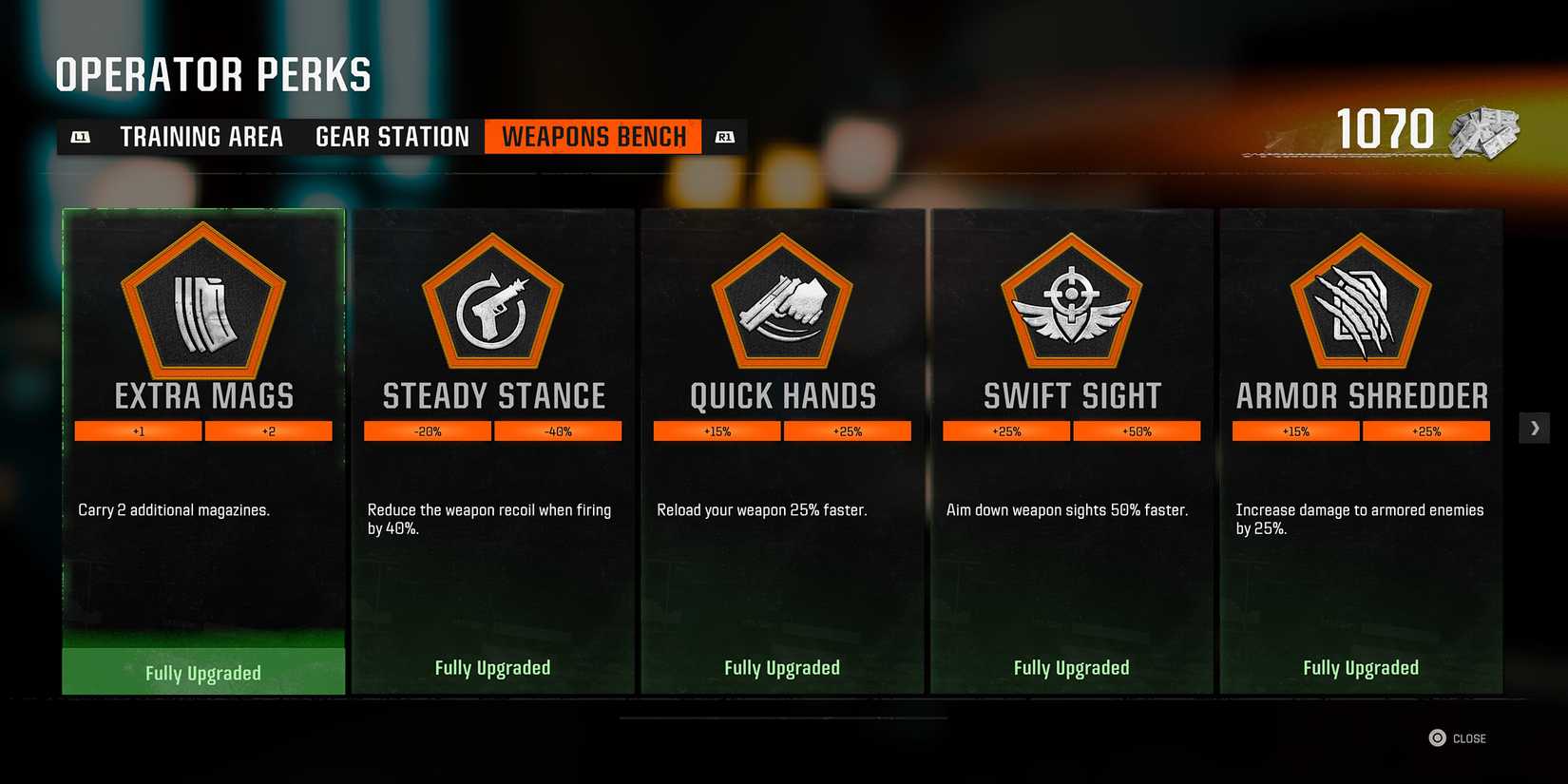Select the +25% tier on Quick Hands
The image size is (1568, 784).
848,430
